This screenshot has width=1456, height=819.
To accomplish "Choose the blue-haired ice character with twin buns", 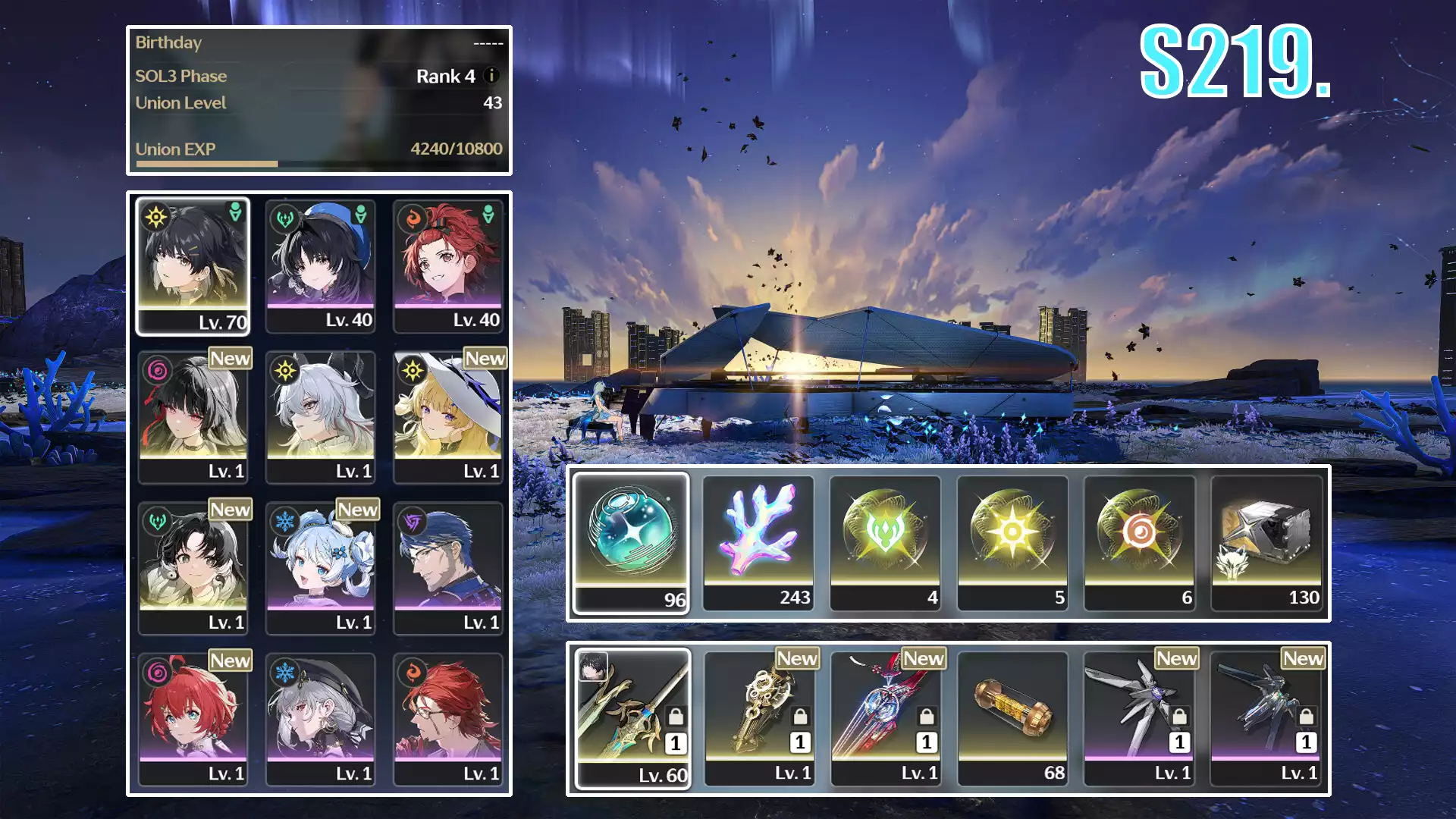I will [x=320, y=567].
